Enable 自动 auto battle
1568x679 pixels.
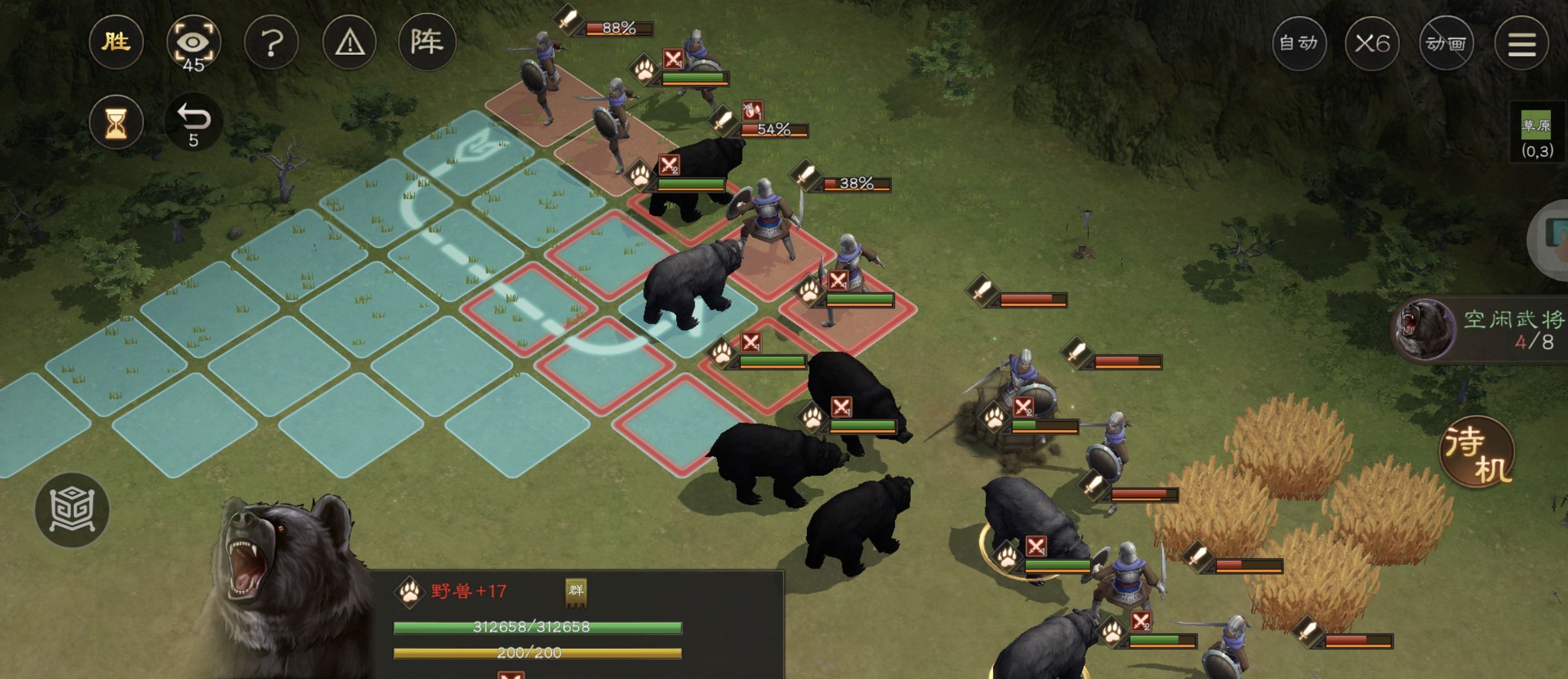1299,43
